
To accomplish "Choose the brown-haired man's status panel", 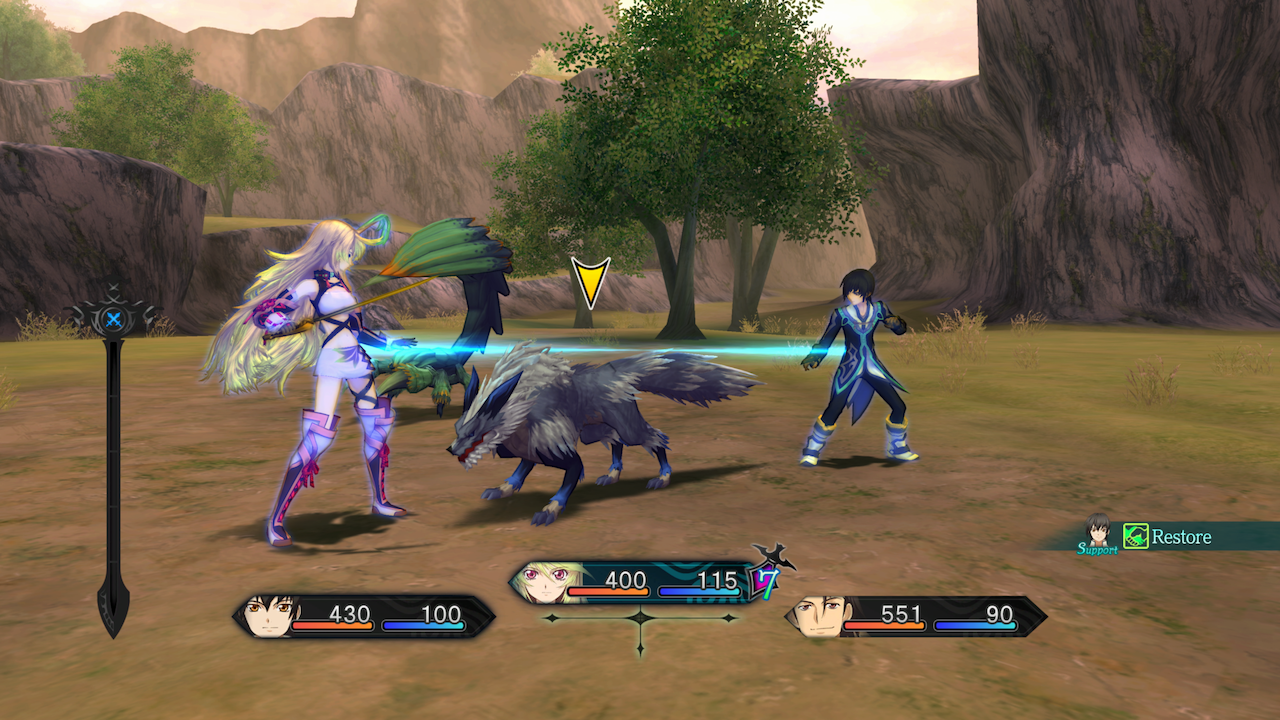I will (915, 616).
